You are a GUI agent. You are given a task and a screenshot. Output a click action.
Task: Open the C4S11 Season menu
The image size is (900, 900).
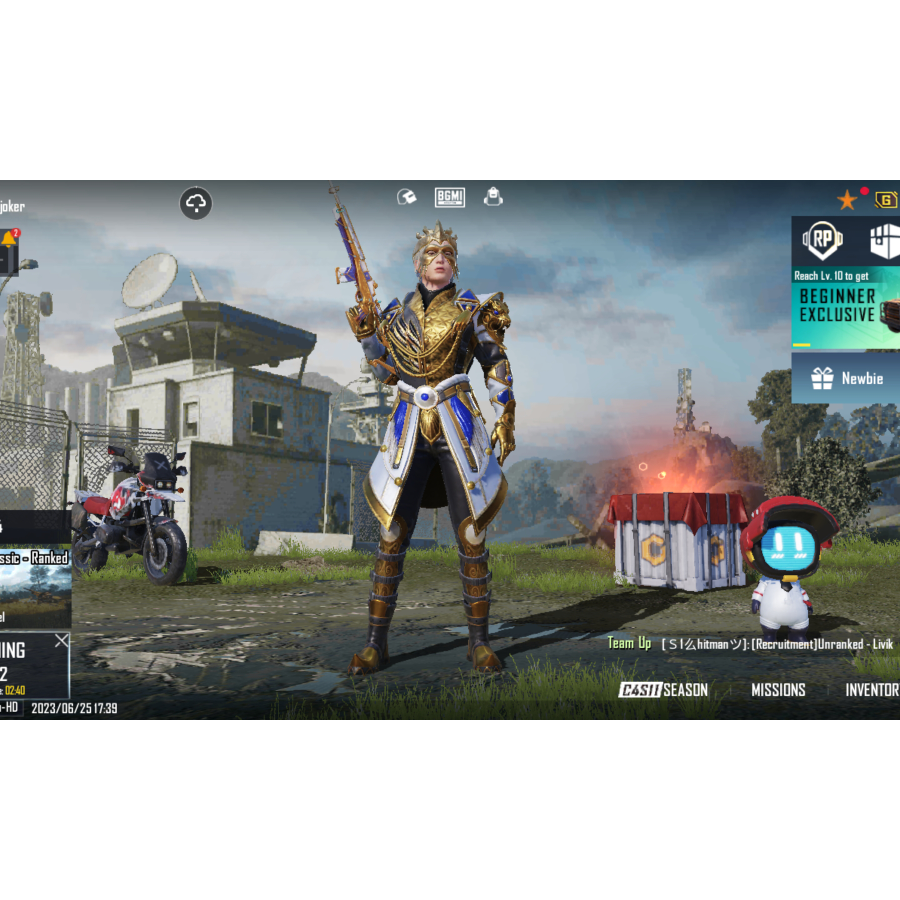[663, 690]
